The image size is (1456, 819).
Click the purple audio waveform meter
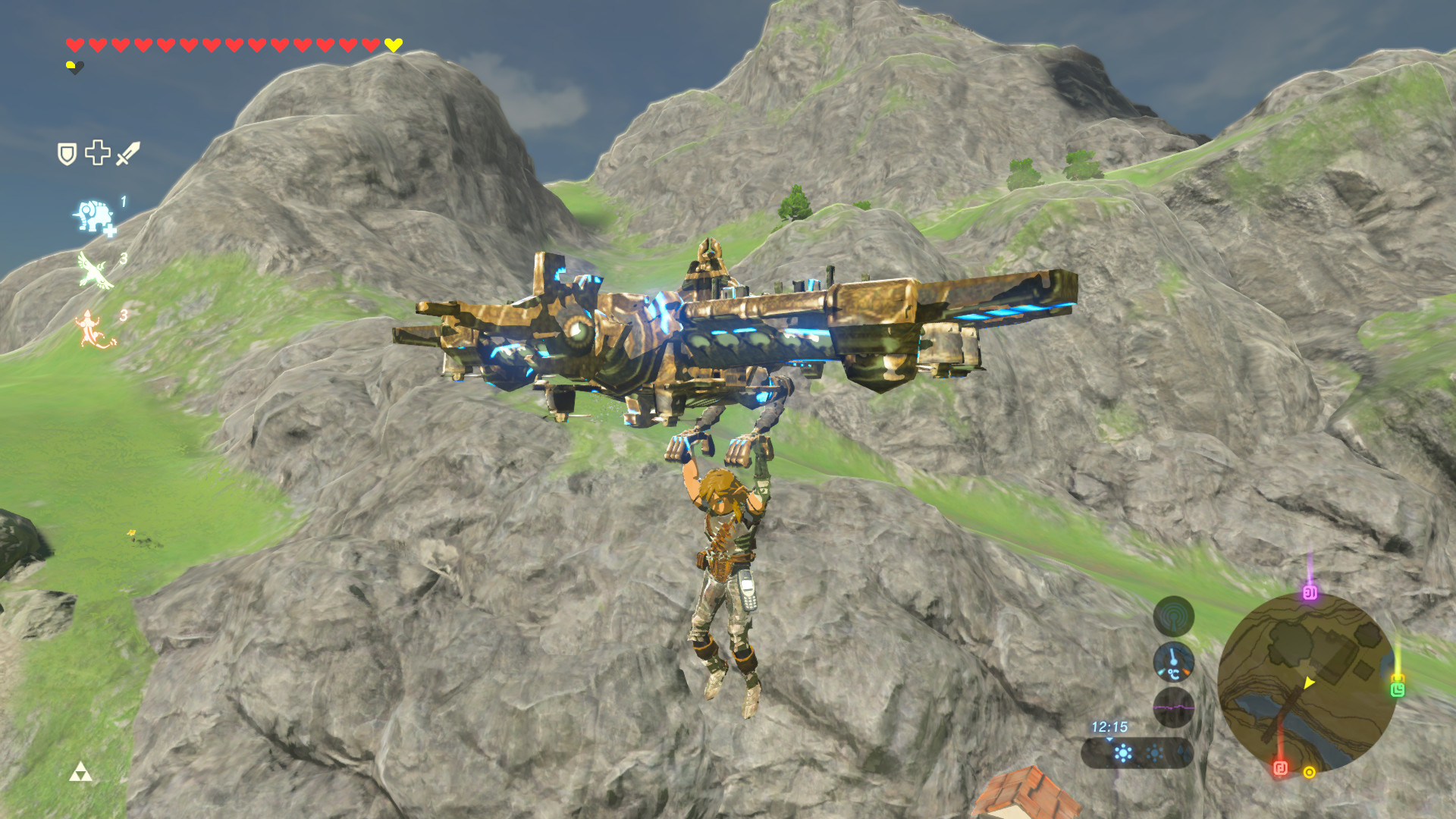point(1175,708)
